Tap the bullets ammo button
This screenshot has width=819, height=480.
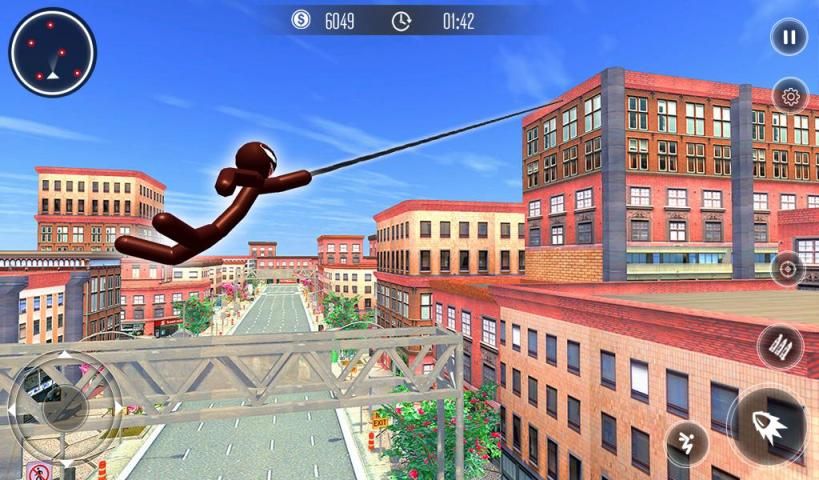780,346
